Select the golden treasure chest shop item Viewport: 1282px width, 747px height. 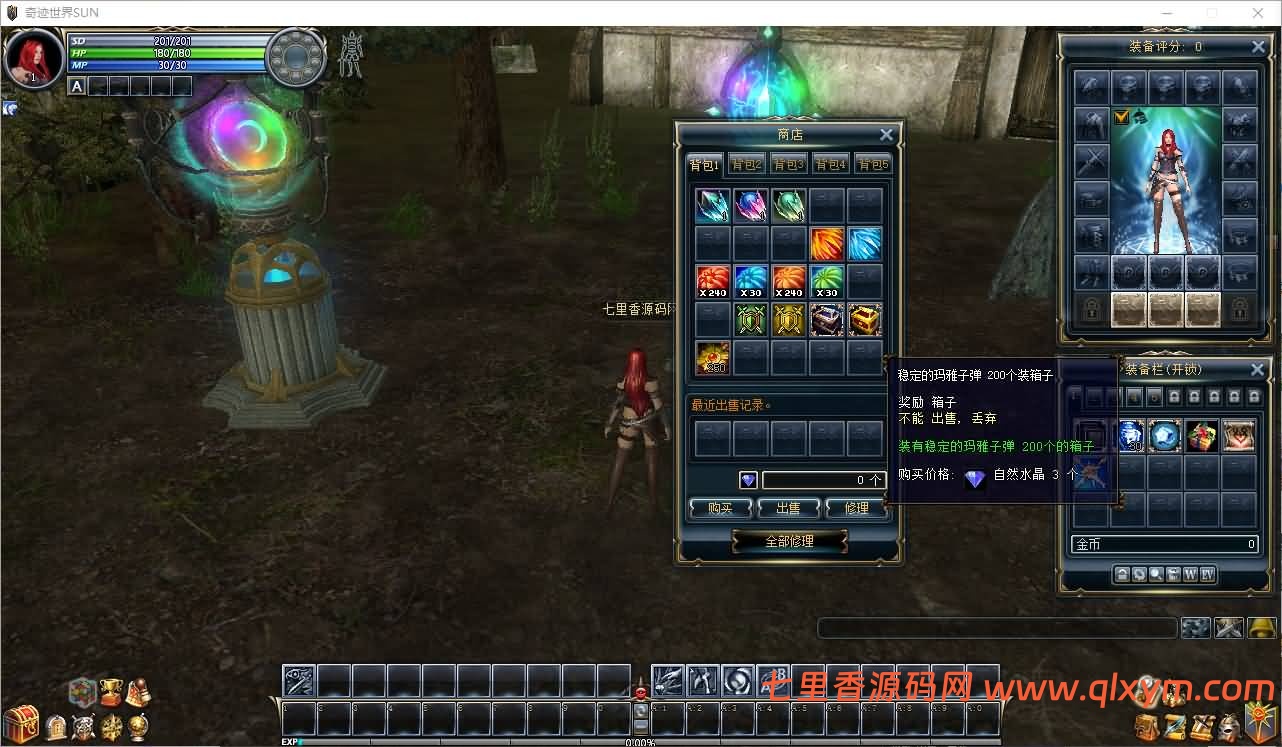pyautogui.click(x=865, y=320)
